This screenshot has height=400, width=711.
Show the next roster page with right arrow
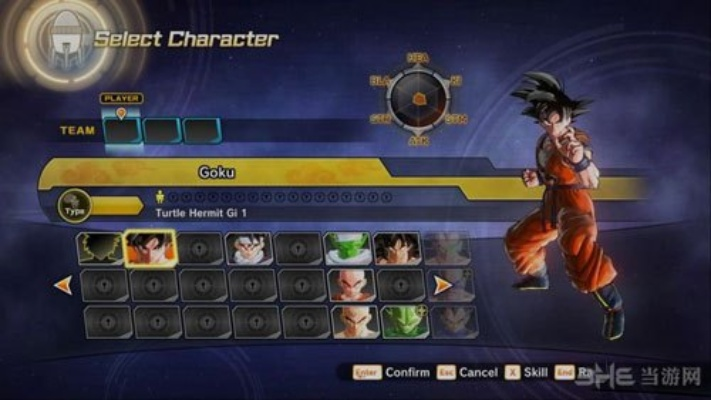point(441,285)
